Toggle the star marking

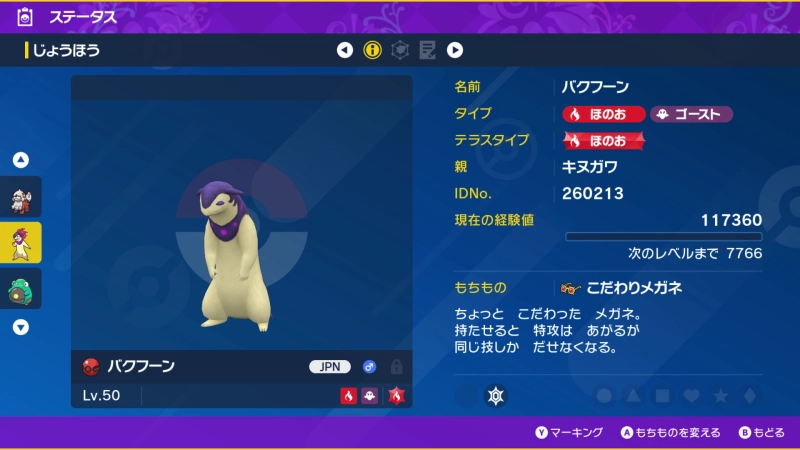tap(720, 396)
